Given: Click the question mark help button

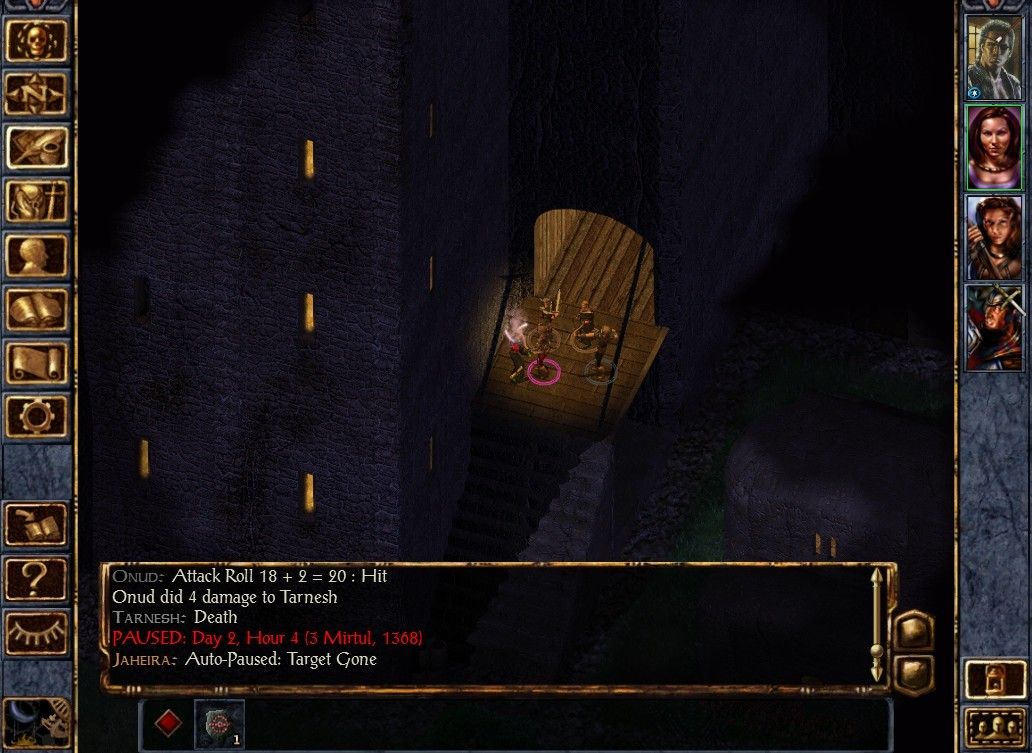Looking at the screenshot, I should (x=37, y=579).
